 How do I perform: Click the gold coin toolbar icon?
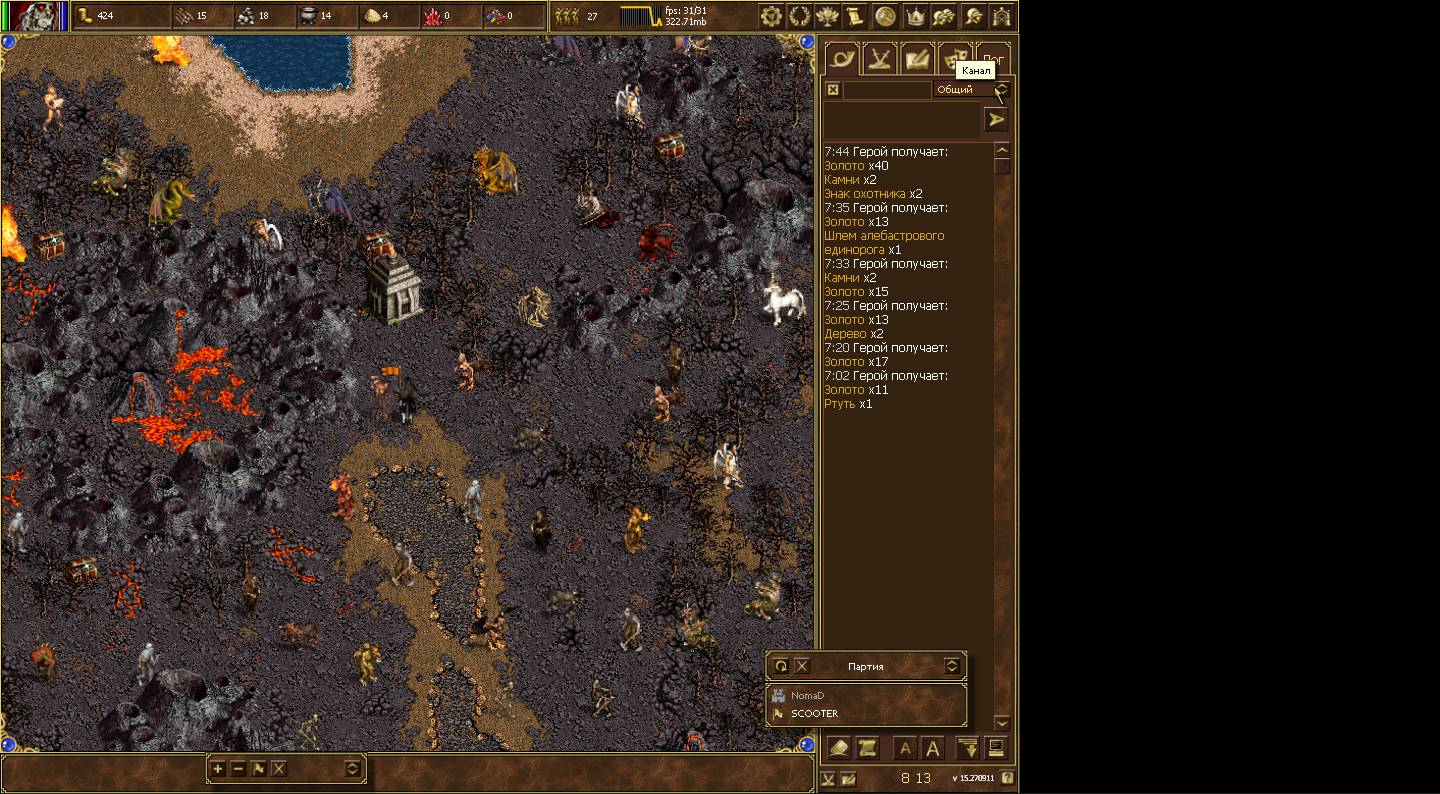click(885, 16)
